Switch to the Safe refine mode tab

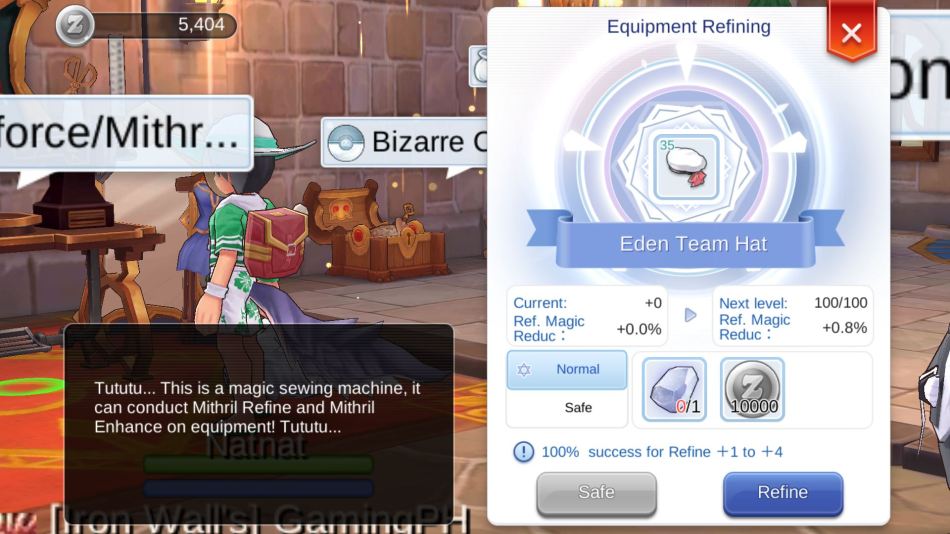[x=567, y=408]
